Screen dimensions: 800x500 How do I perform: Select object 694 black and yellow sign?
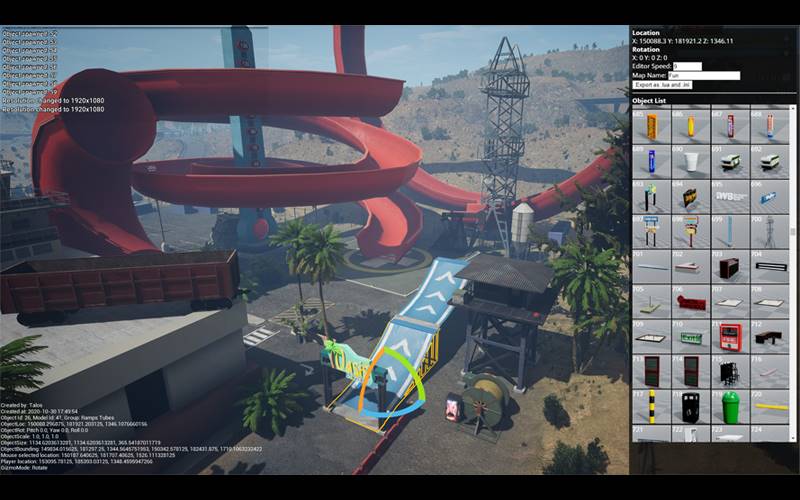(690, 197)
